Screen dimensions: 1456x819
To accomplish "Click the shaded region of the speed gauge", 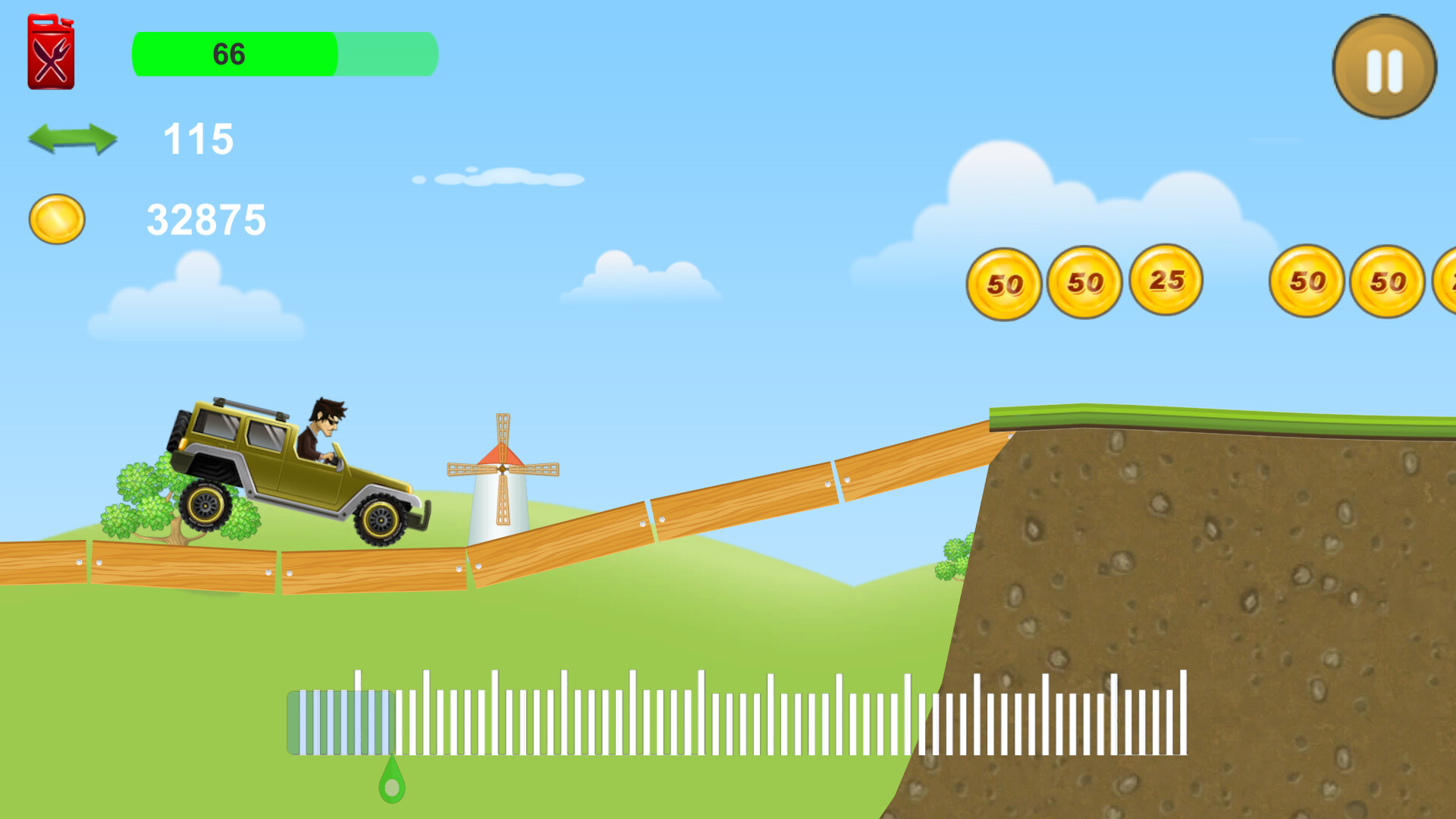I will (341, 720).
